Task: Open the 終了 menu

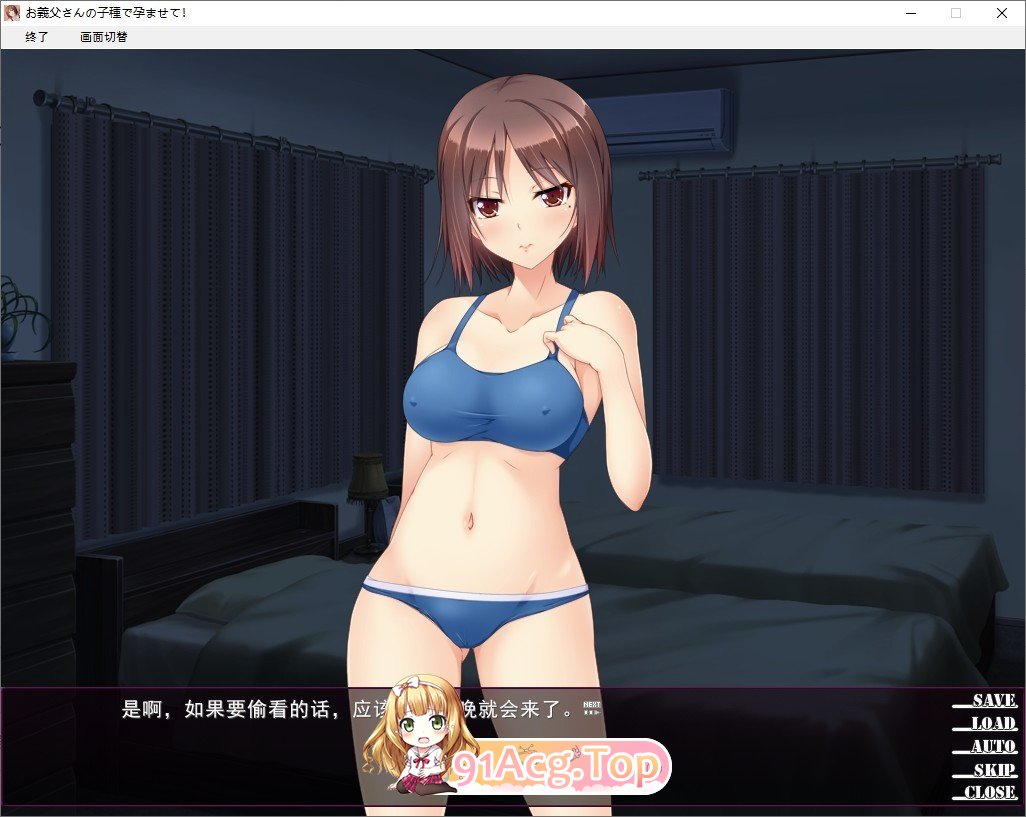Action: pos(37,37)
